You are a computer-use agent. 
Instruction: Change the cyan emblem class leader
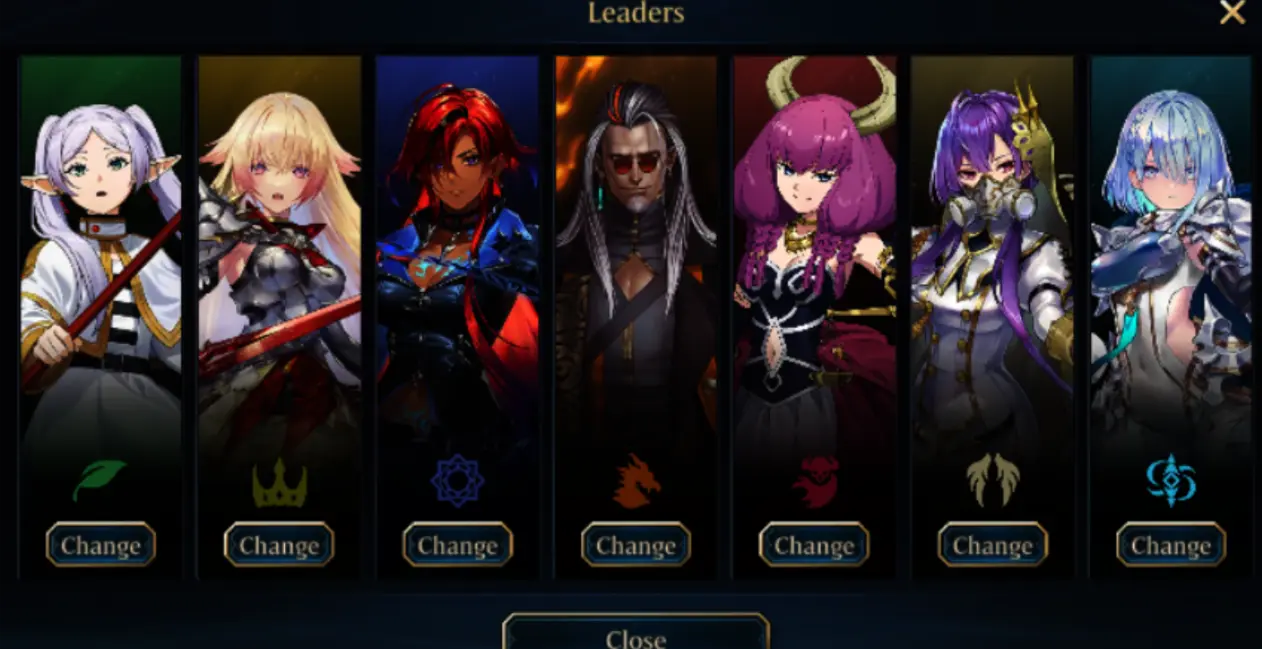[x=1171, y=545]
